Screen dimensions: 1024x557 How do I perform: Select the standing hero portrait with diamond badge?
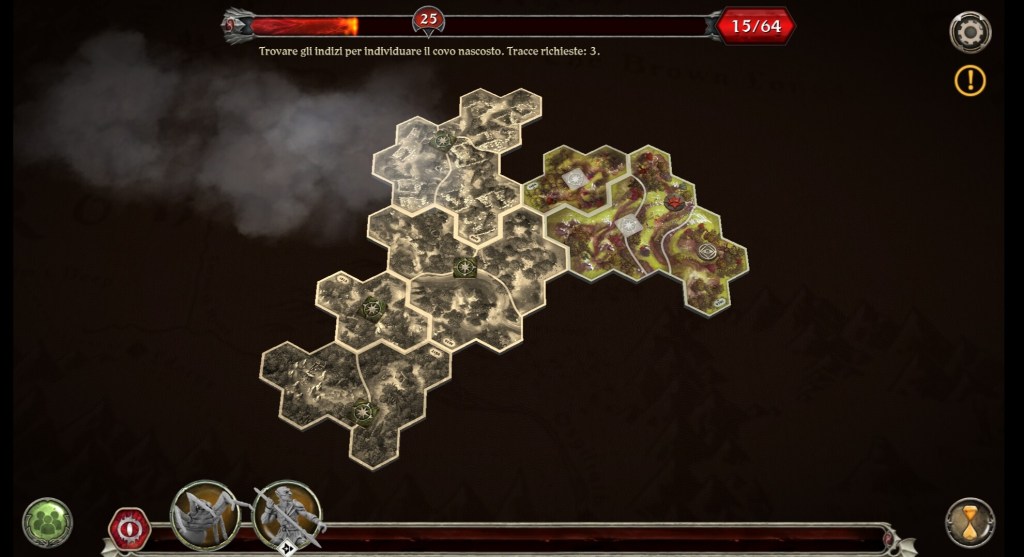tap(287, 516)
